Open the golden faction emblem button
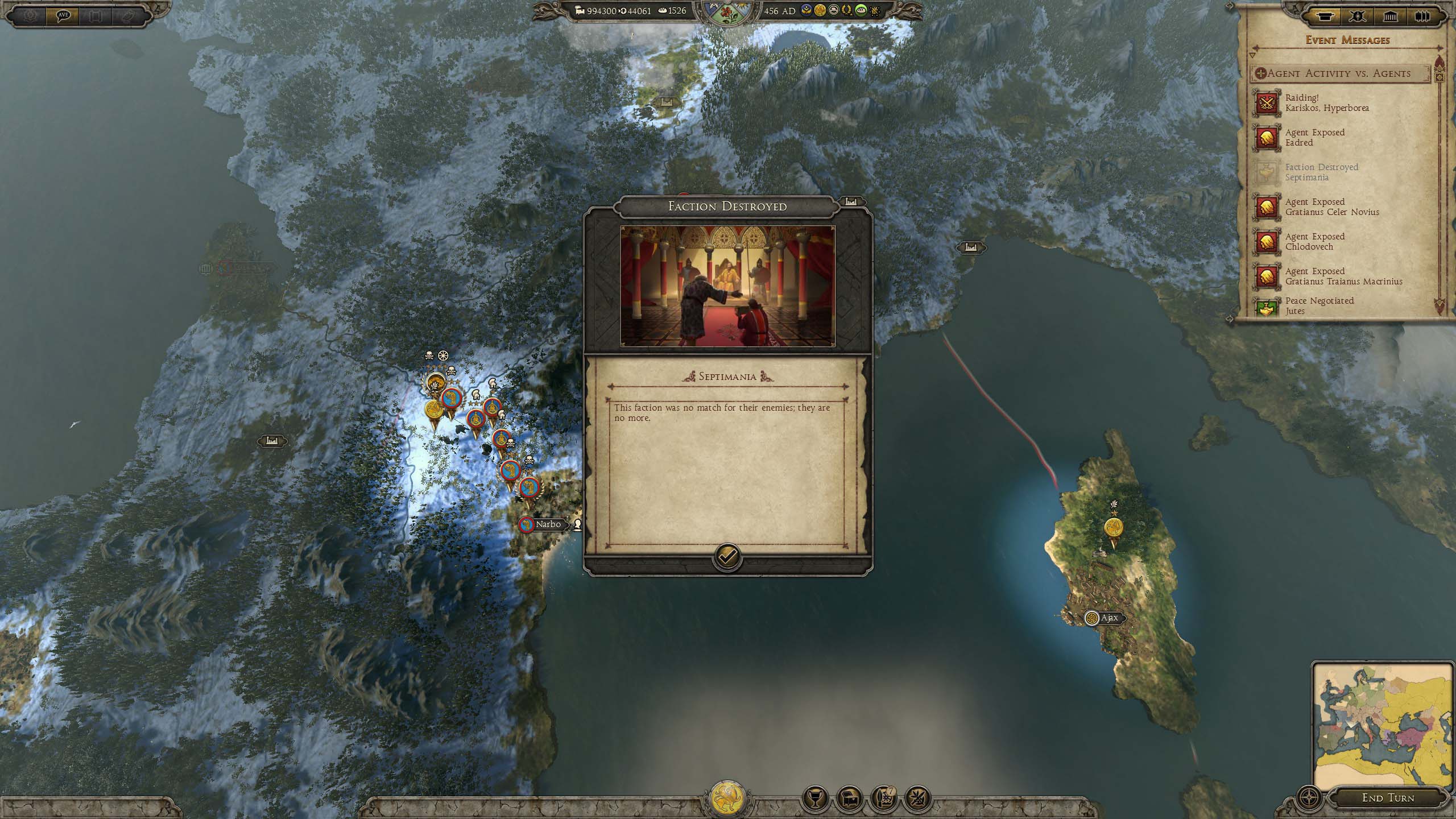Screen dimensions: 1456x819 [x=727, y=796]
